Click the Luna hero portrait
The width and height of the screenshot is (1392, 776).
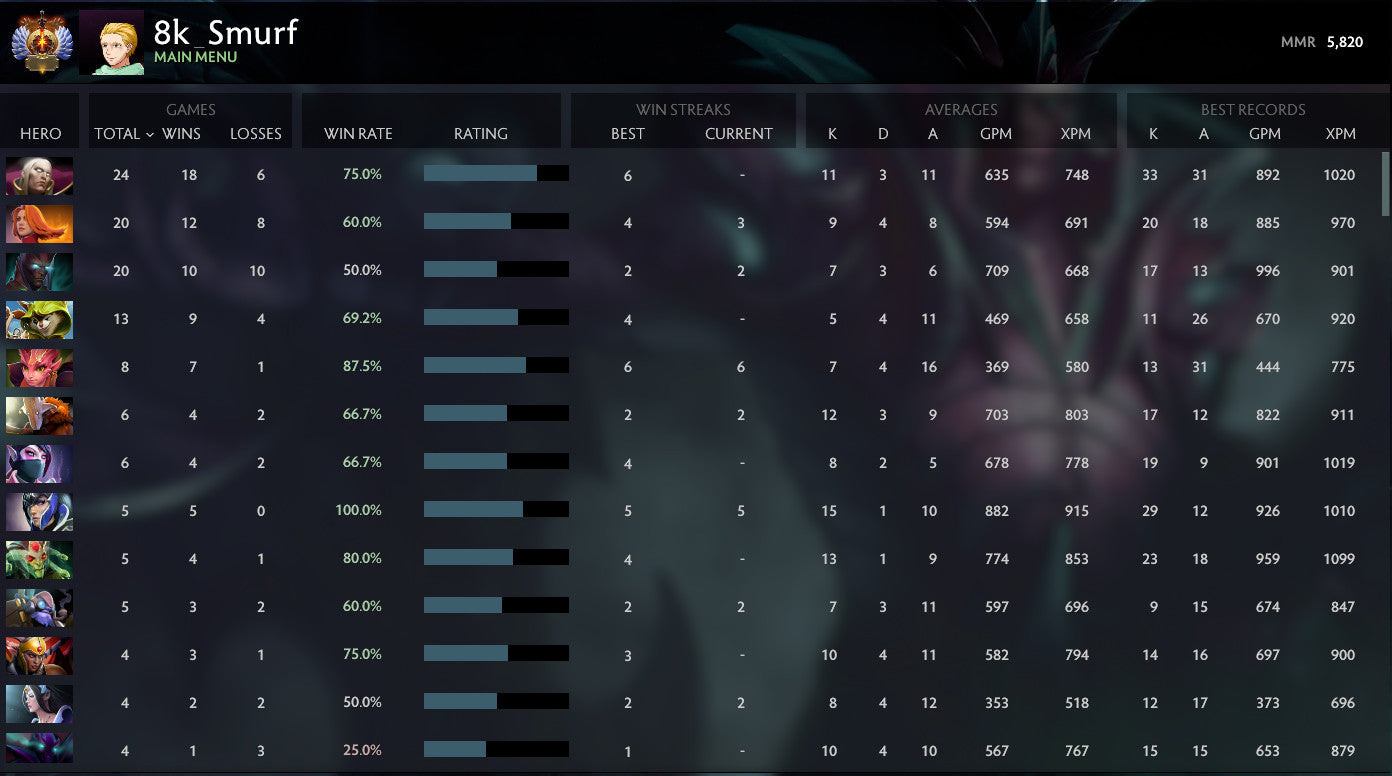(39, 511)
